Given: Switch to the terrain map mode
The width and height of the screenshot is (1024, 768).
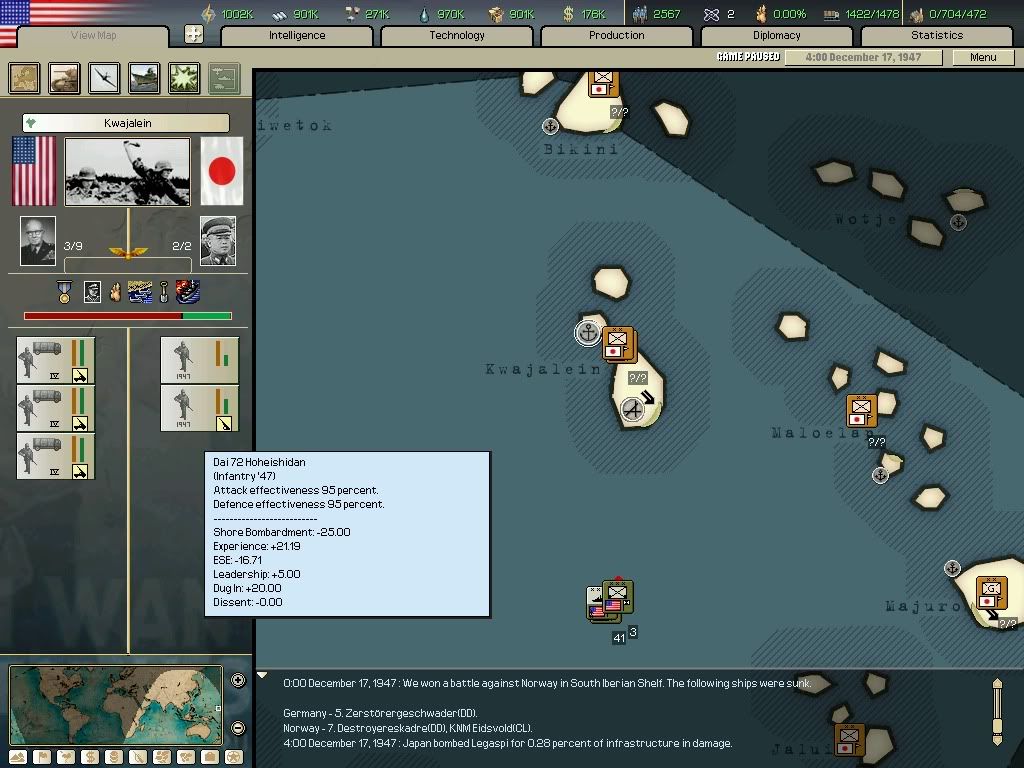Looking at the screenshot, I should pyautogui.click(x=19, y=757).
